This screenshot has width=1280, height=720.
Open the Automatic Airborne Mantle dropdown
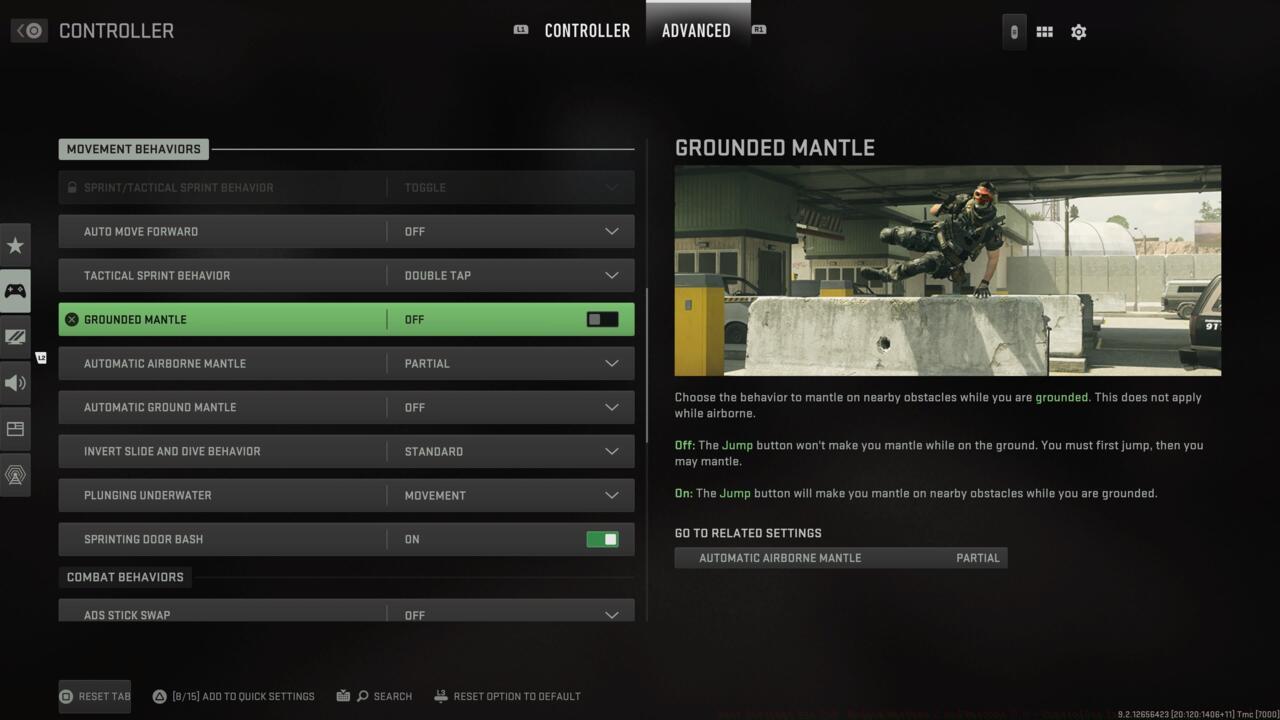click(x=611, y=363)
